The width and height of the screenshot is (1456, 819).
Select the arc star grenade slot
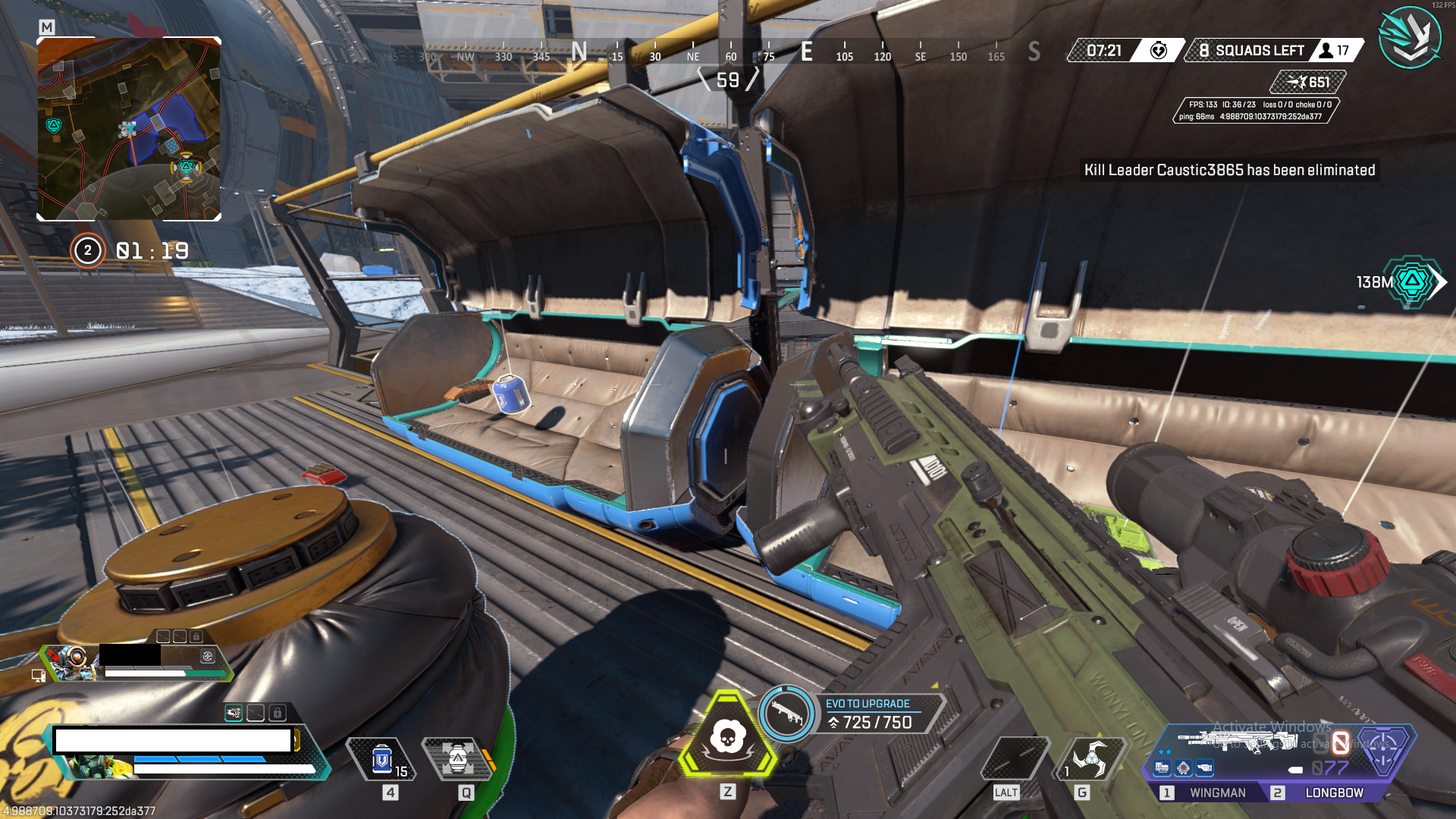click(1090, 757)
